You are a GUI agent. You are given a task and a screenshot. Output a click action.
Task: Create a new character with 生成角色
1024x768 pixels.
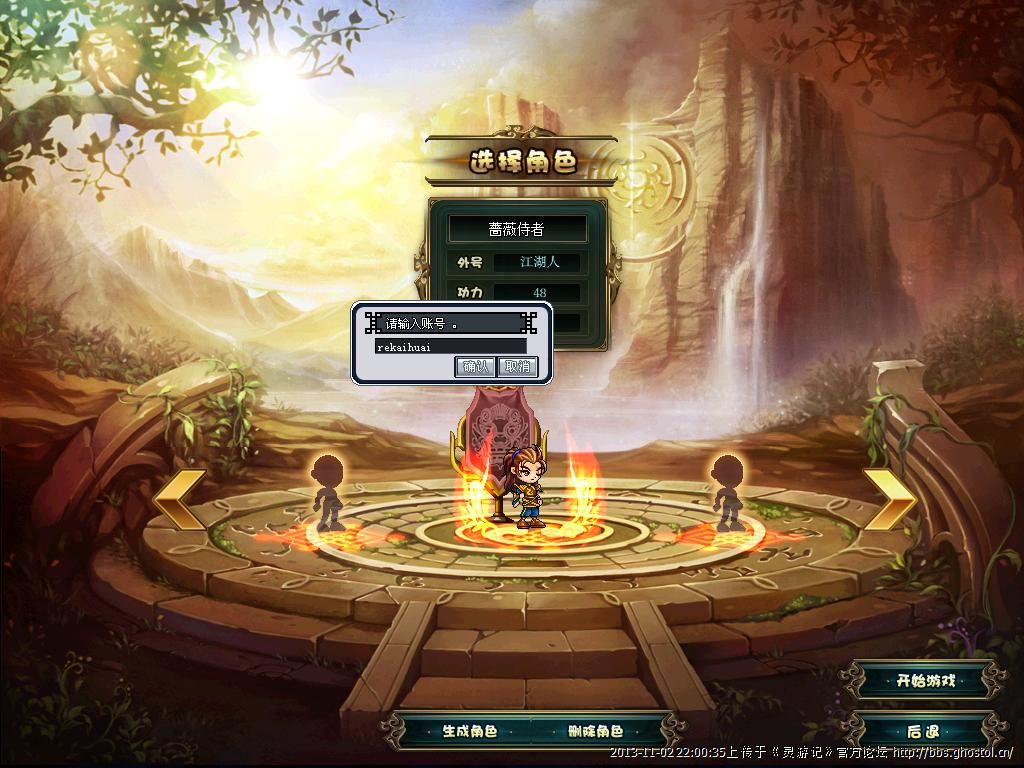(470, 731)
